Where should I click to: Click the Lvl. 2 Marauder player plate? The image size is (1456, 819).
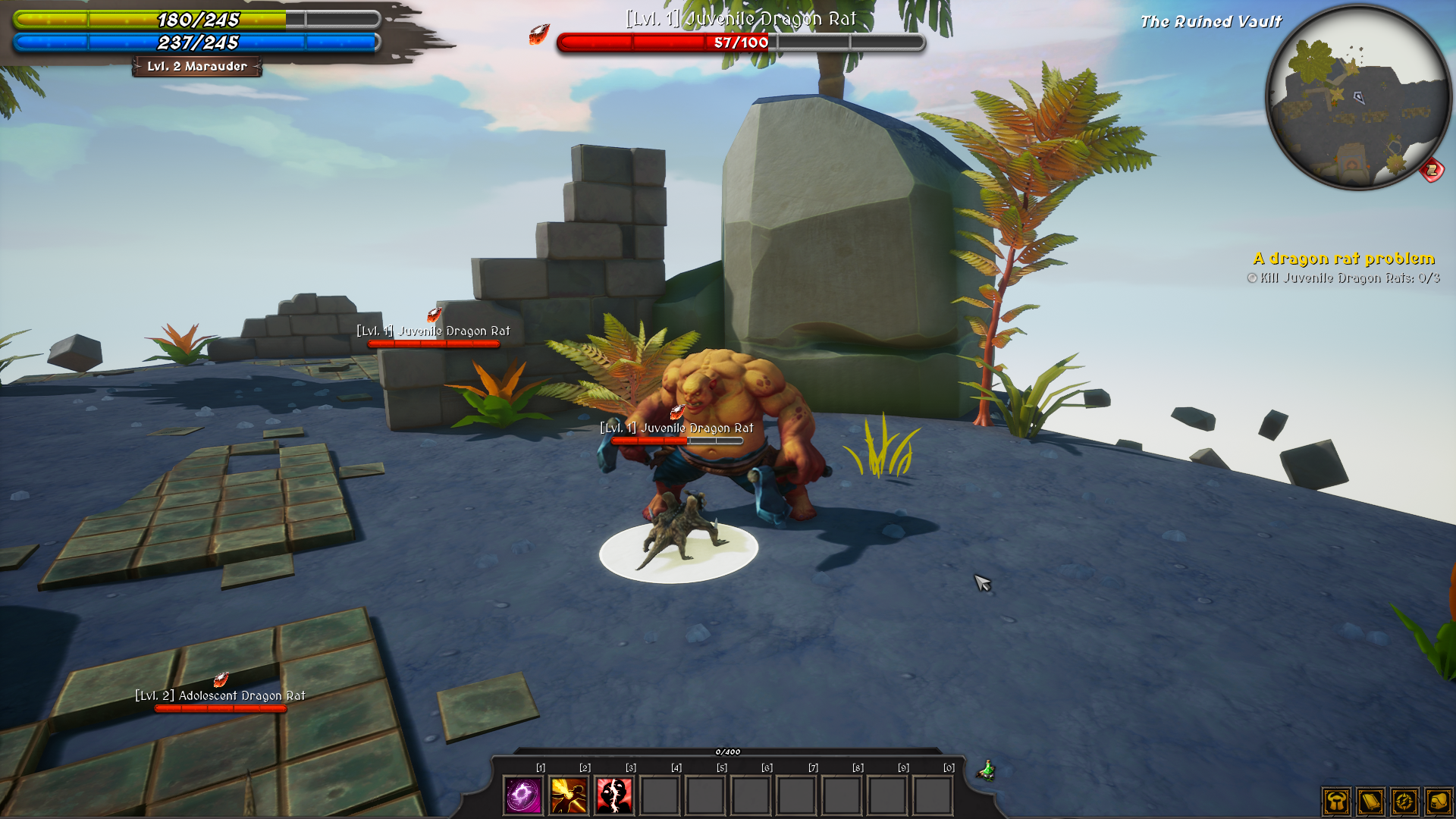tap(197, 67)
